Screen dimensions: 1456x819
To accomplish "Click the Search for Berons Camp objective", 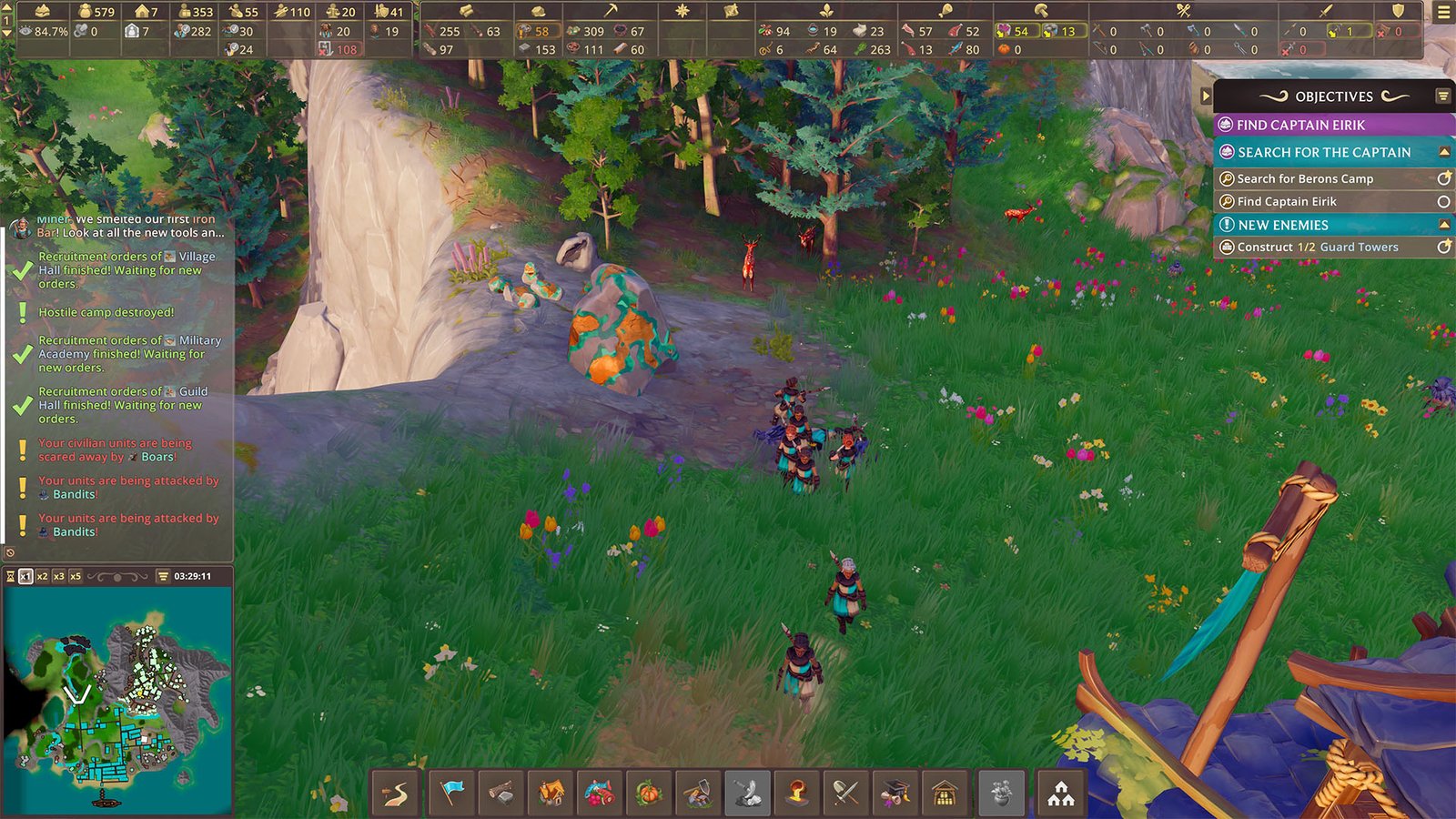I will [x=1310, y=178].
